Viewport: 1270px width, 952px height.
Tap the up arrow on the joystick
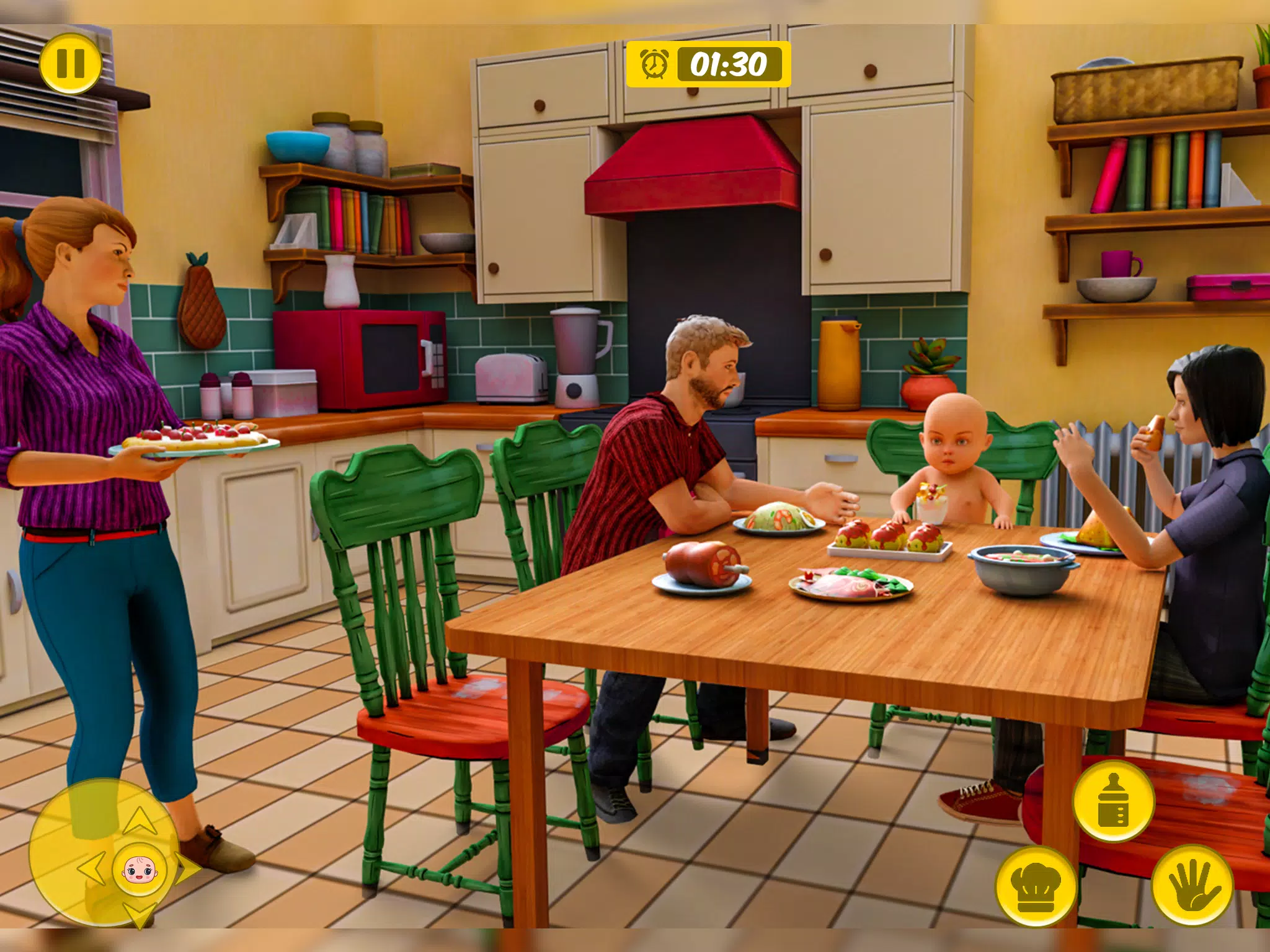140,821
